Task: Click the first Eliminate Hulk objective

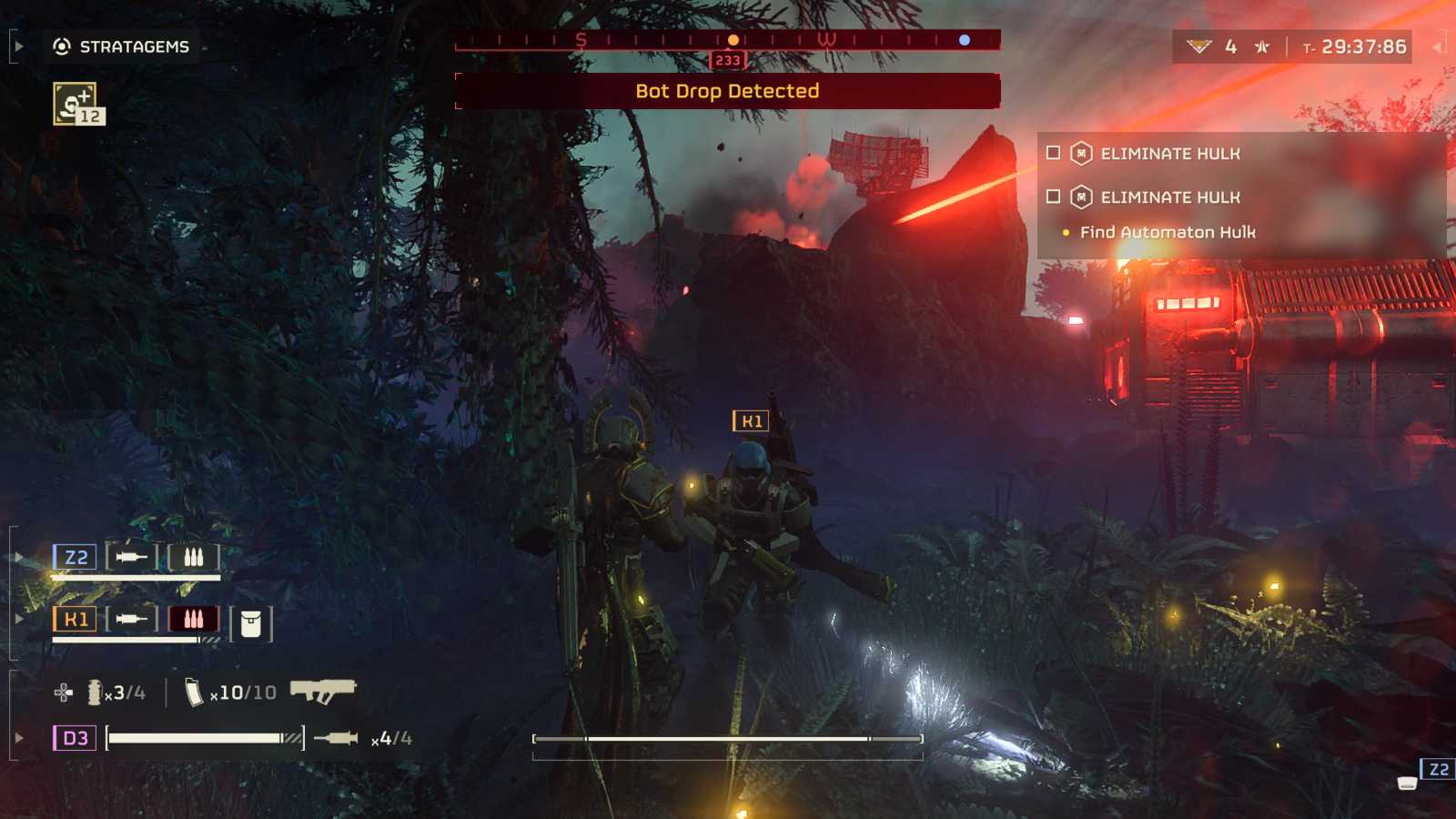Action: coord(1169,154)
